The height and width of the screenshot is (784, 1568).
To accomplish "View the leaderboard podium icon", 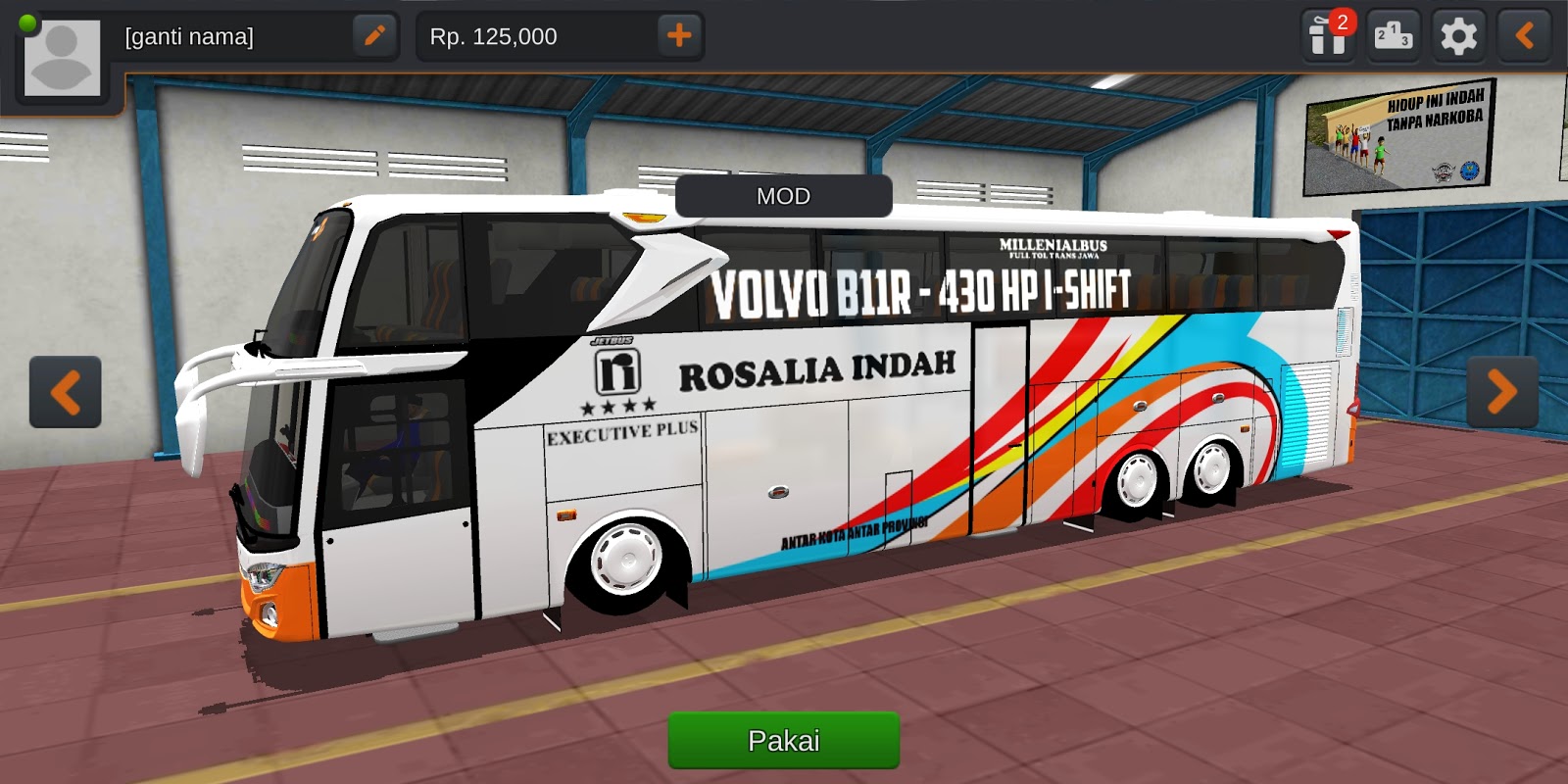I will [1393, 36].
